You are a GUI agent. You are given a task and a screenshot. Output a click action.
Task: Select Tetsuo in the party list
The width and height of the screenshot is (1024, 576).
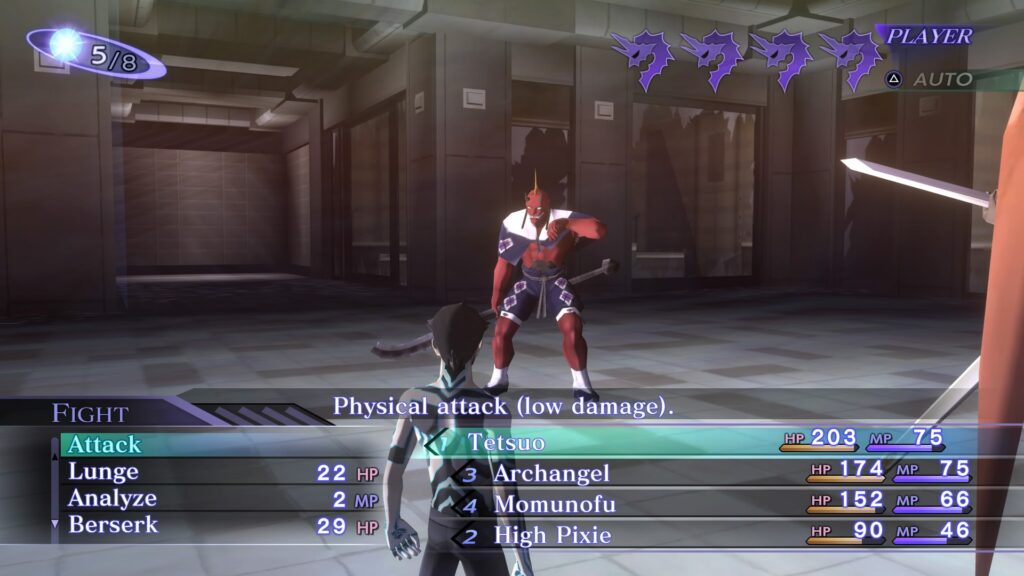(505, 442)
